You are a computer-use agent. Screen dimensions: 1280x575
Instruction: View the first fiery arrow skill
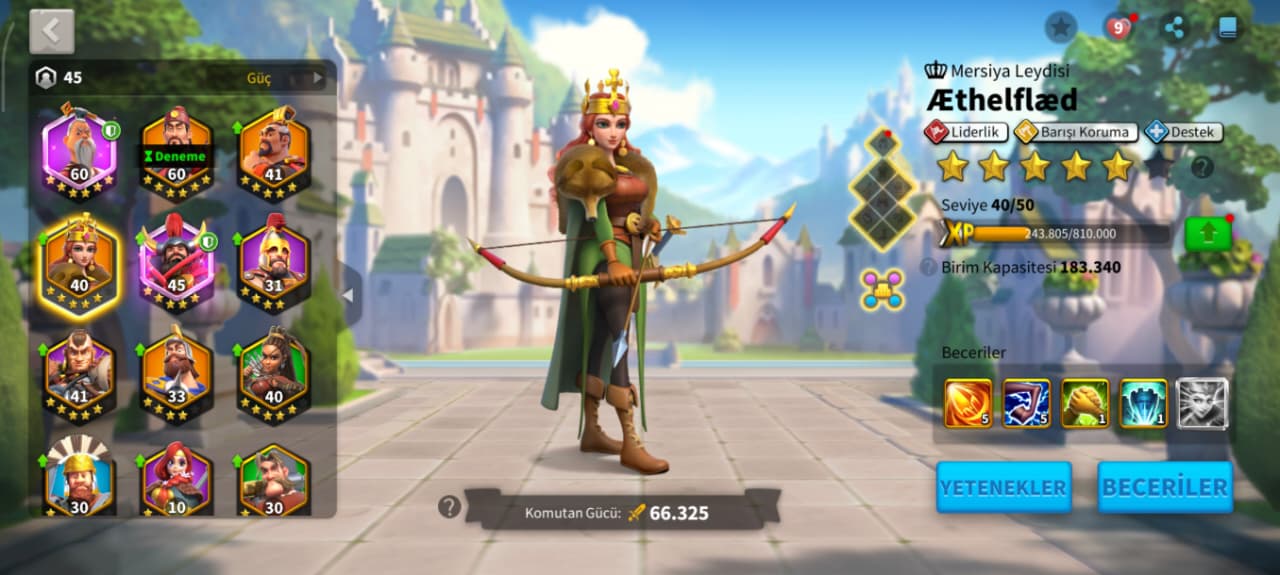click(968, 403)
